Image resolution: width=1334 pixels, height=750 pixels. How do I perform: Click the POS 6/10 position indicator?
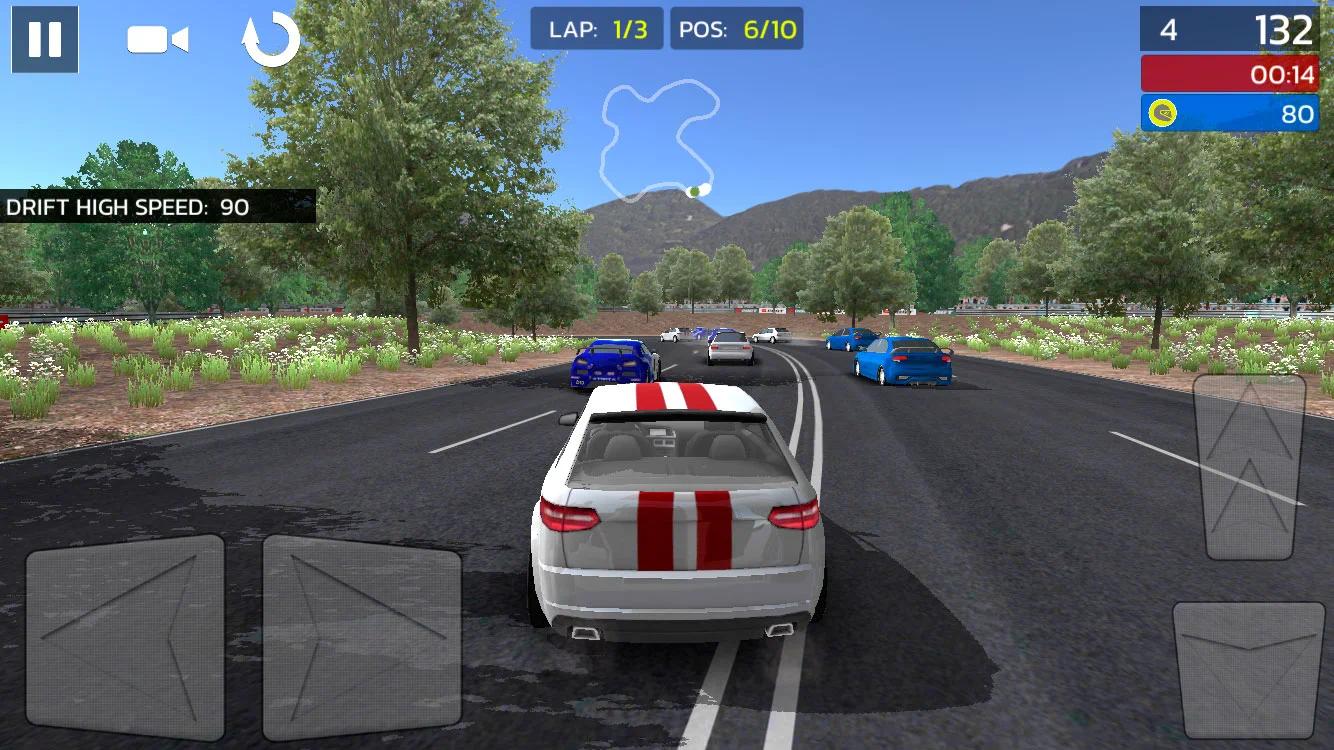pyautogui.click(x=734, y=30)
